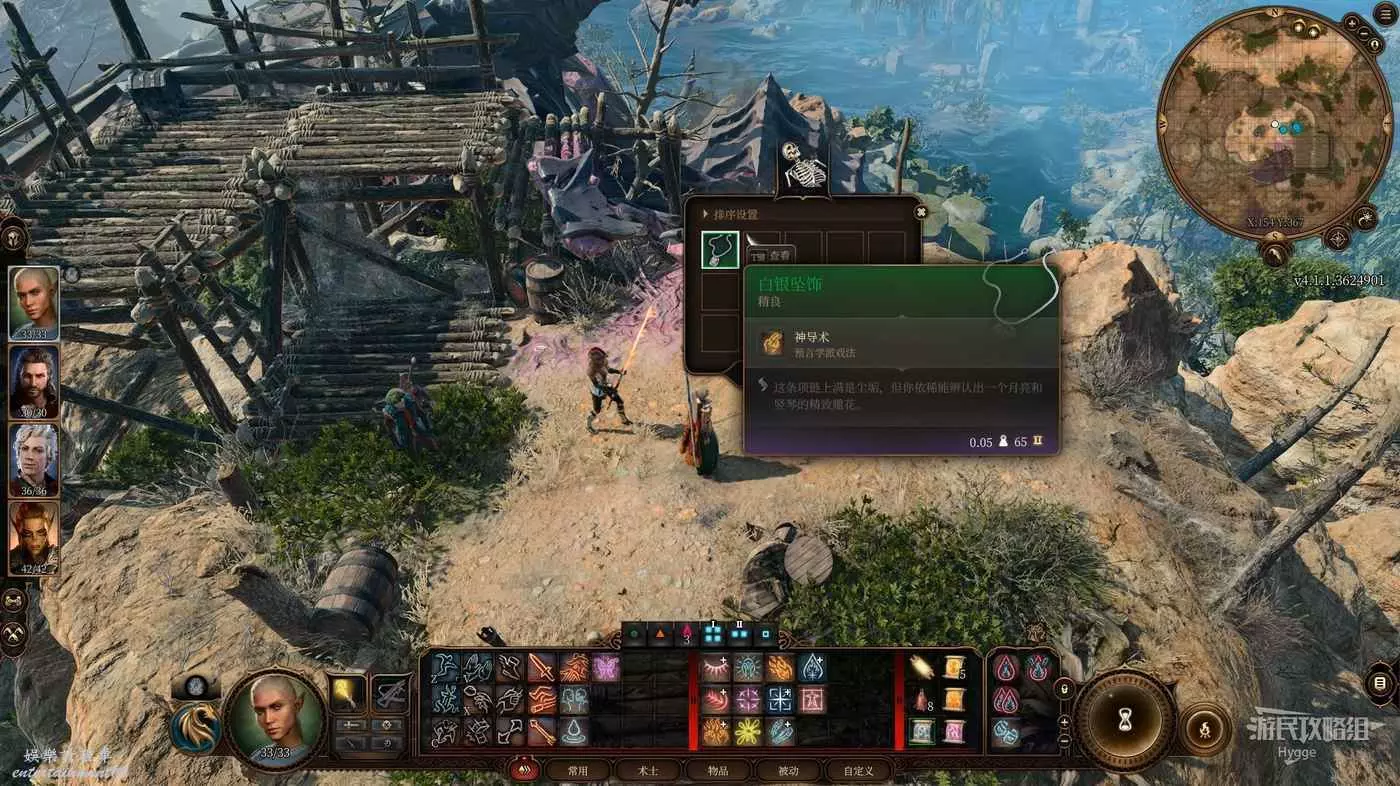Select the silver pendant in the loot window
1400x786 pixels.
tap(720, 250)
